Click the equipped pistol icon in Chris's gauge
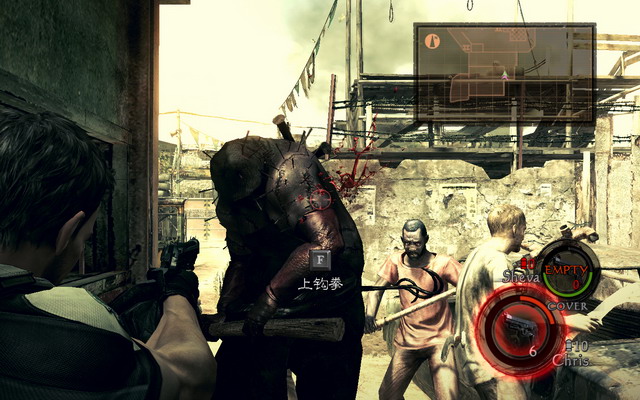Image resolution: width=640 pixels, height=400 pixels. point(520,328)
